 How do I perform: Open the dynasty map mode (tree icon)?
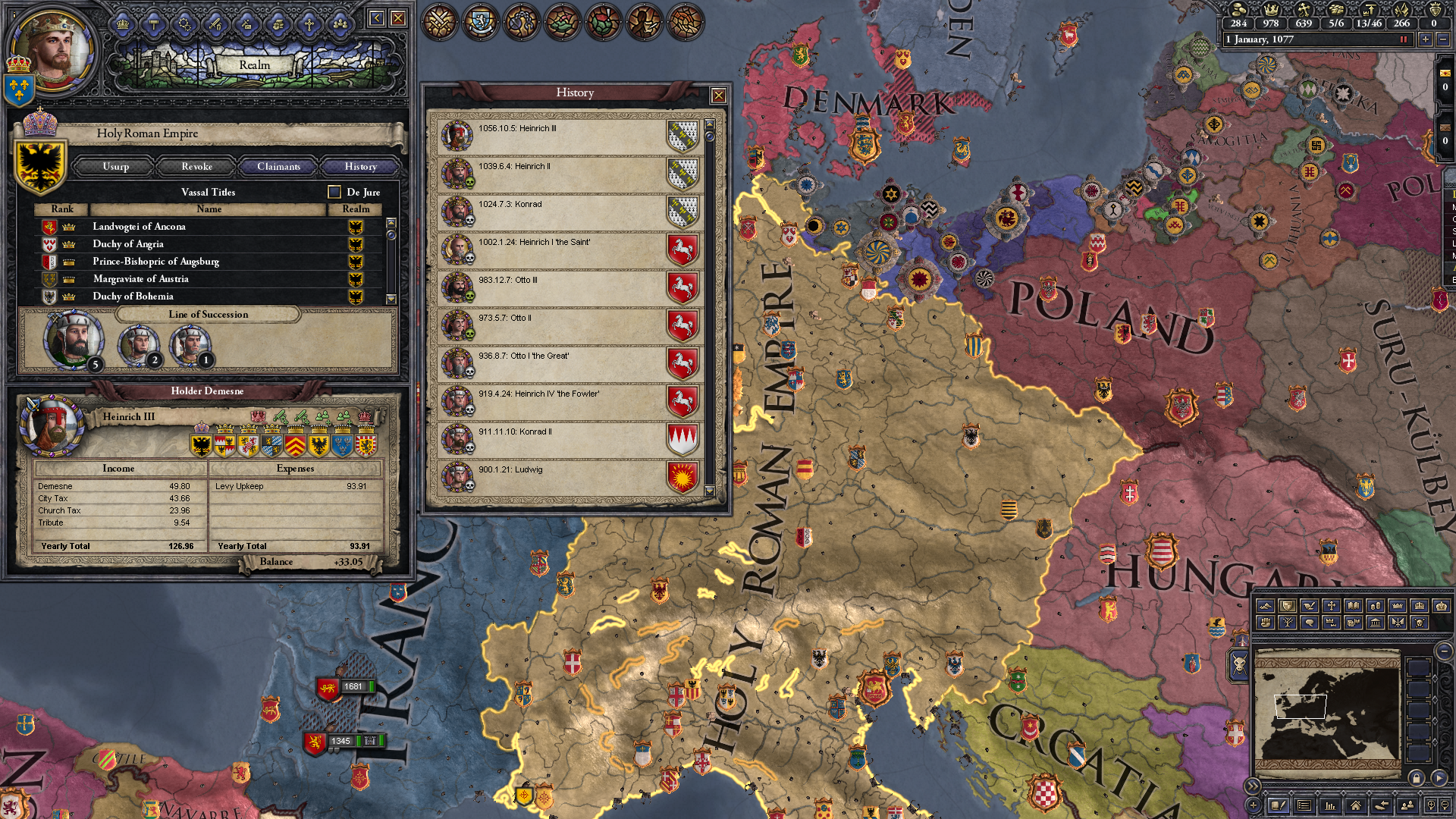pyautogui.click(x=1288, y=622)
